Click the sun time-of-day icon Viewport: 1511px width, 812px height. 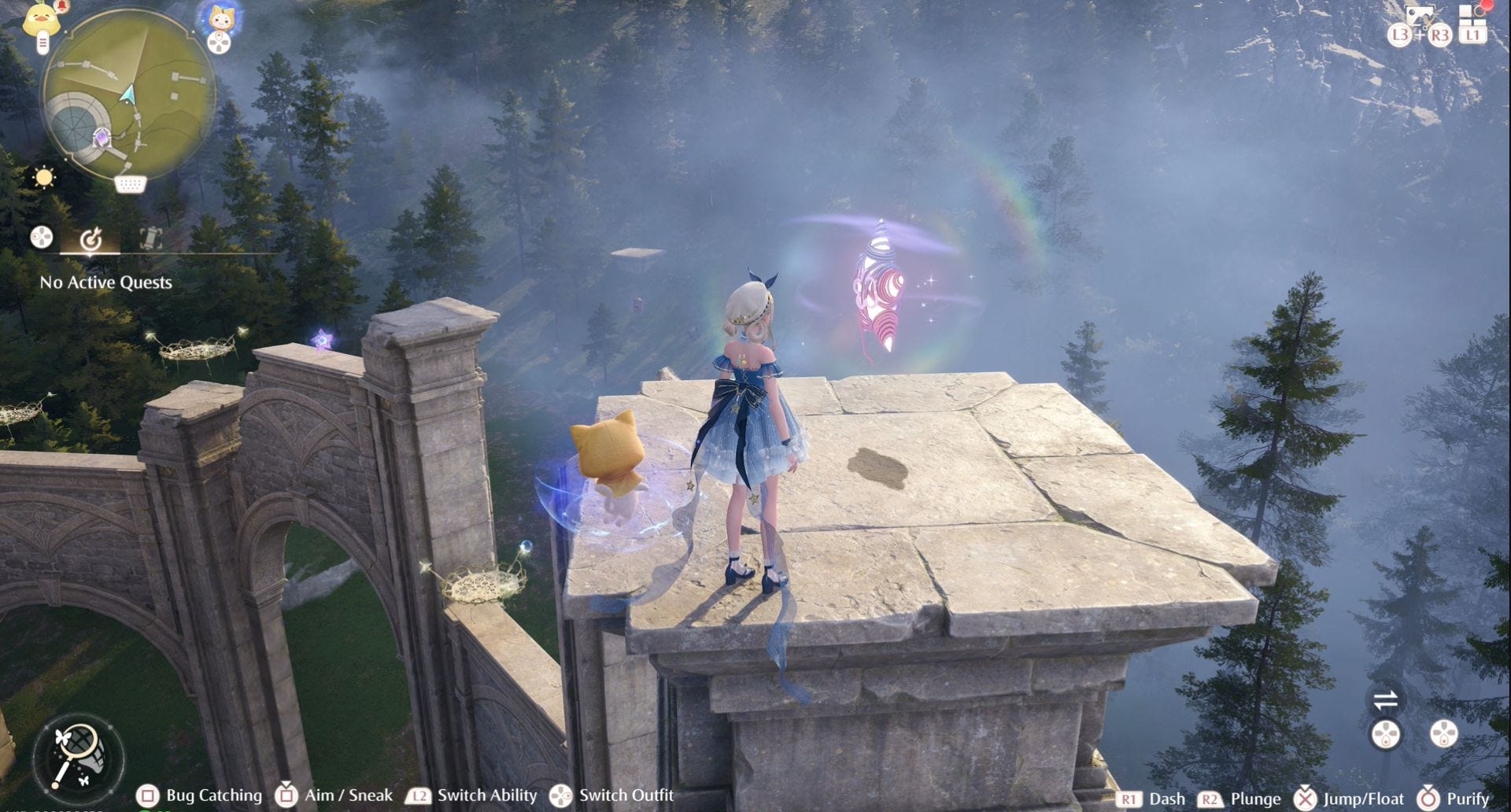click(44, 177)
